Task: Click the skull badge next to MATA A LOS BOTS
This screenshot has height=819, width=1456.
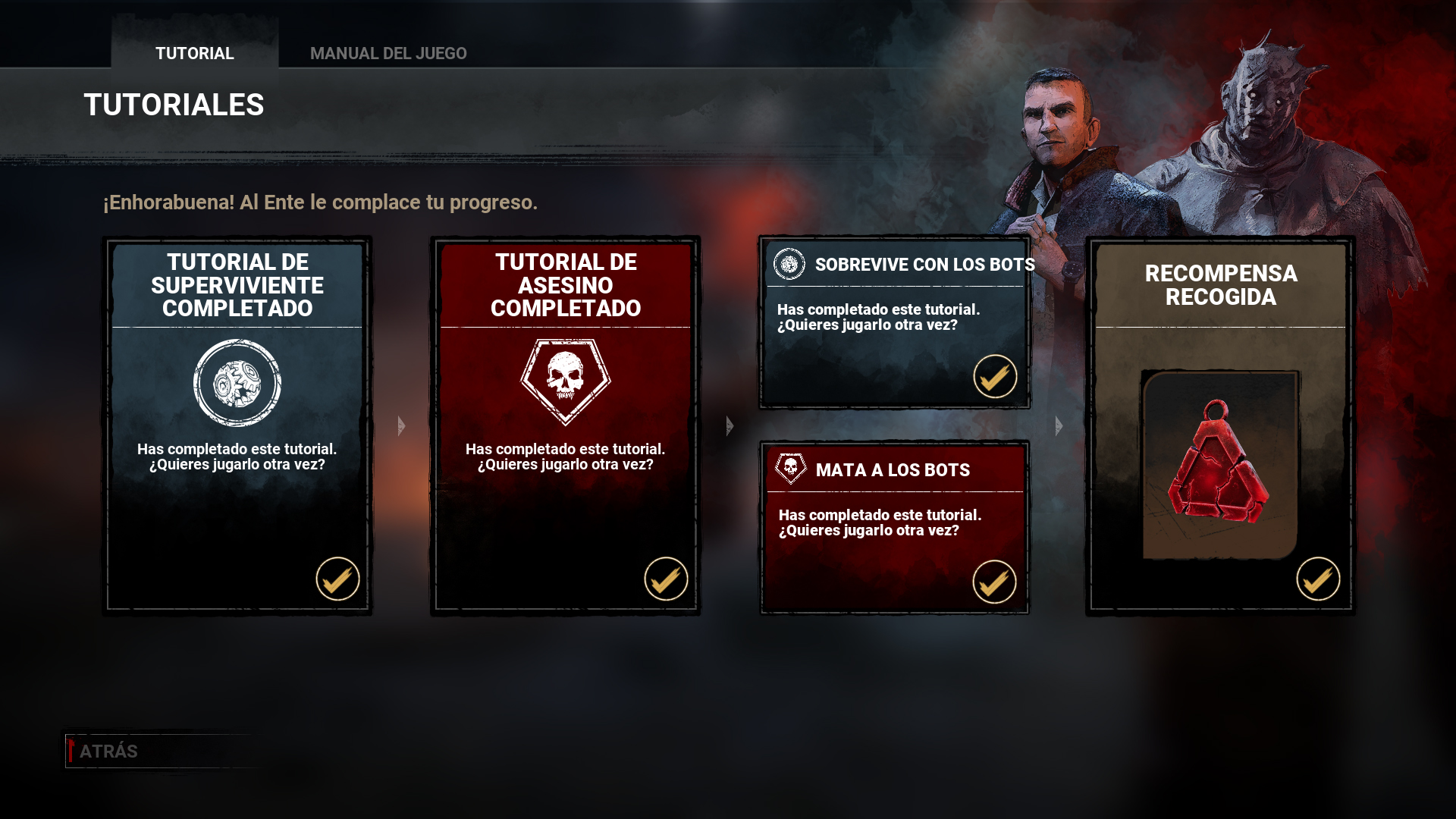Action: (x=789, y=469)
